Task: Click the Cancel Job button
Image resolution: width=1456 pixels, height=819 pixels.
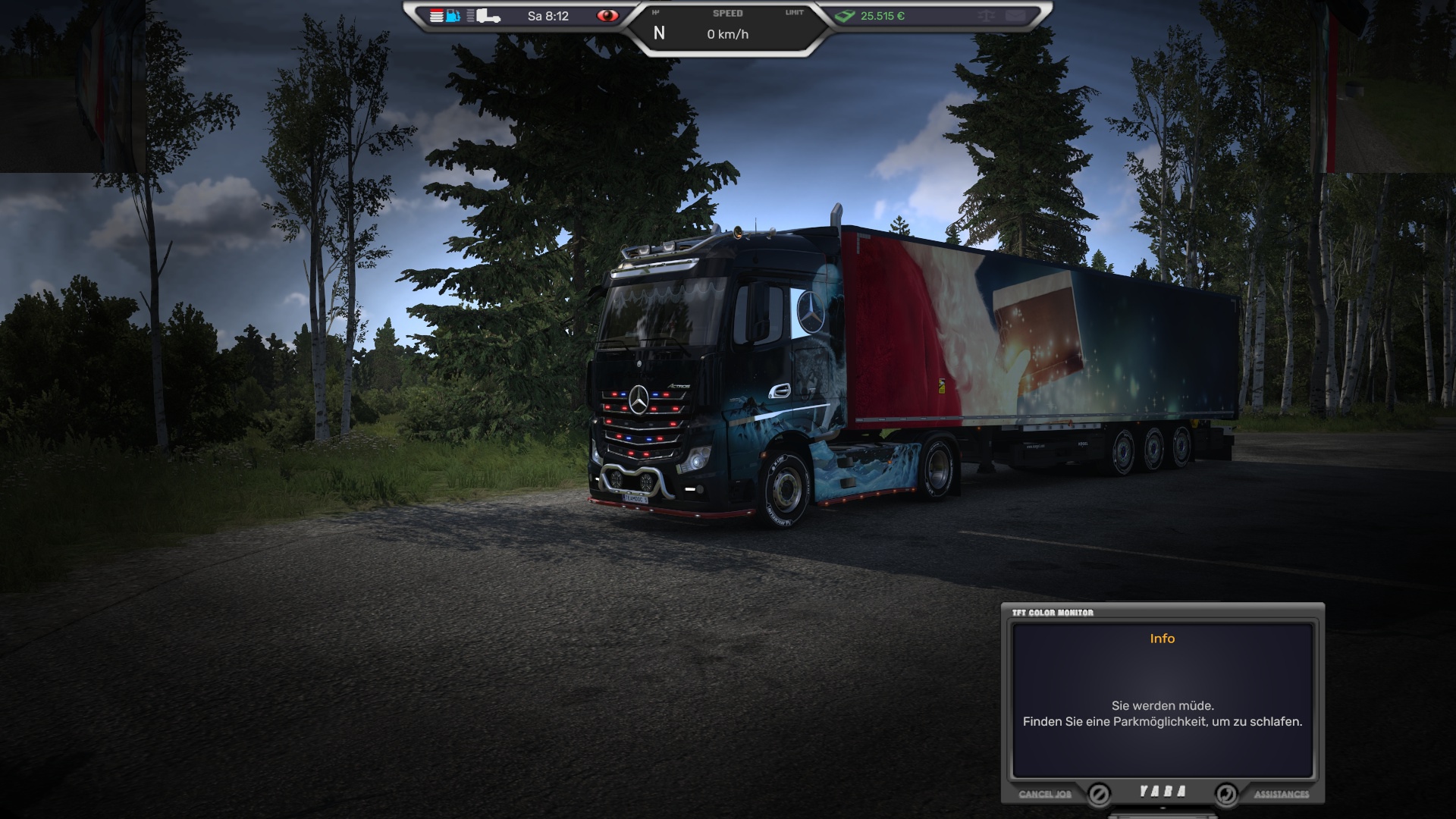Action: [1099, 794]
